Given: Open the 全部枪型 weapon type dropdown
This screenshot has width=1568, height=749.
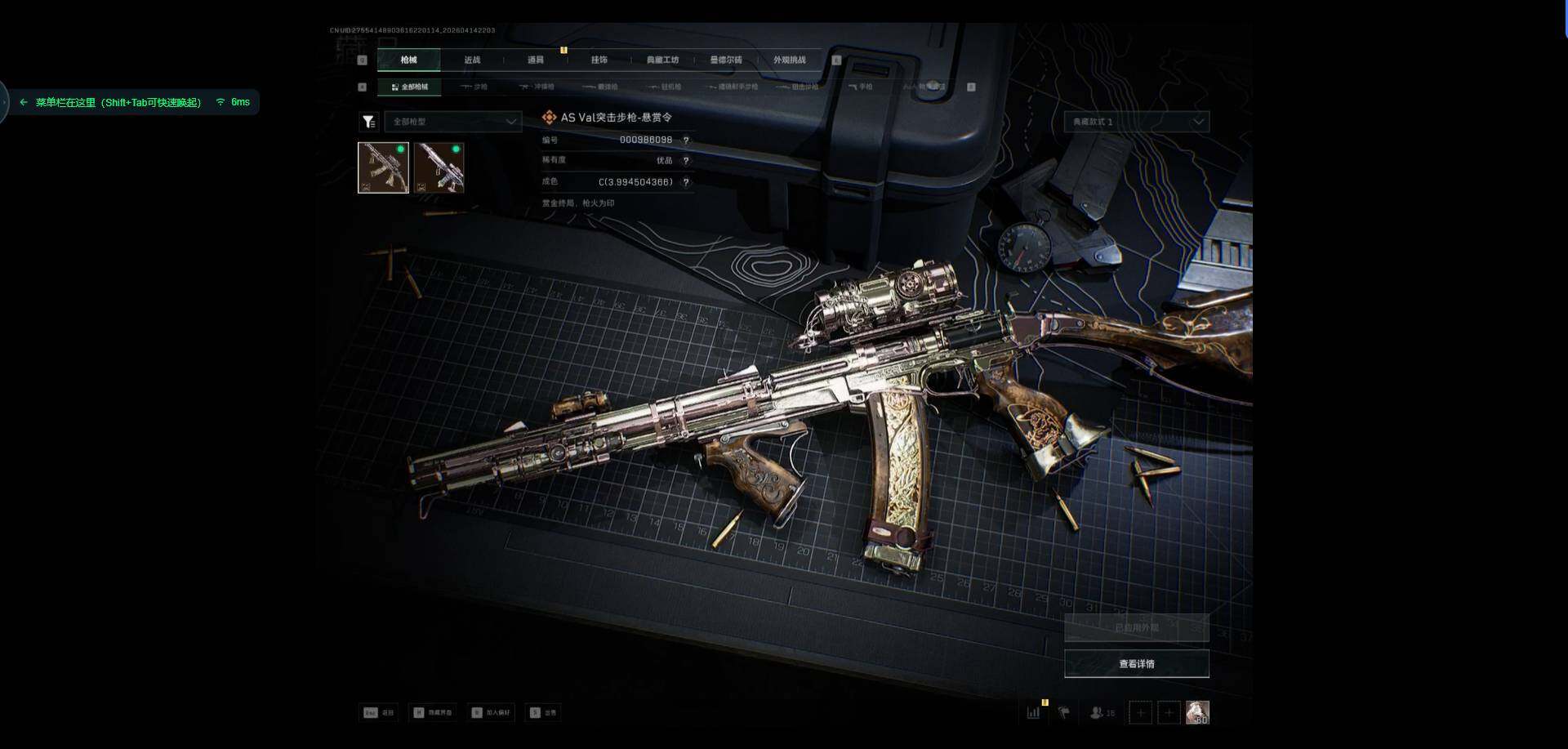Looking at the screenshot, I should [x=453, y=122].
